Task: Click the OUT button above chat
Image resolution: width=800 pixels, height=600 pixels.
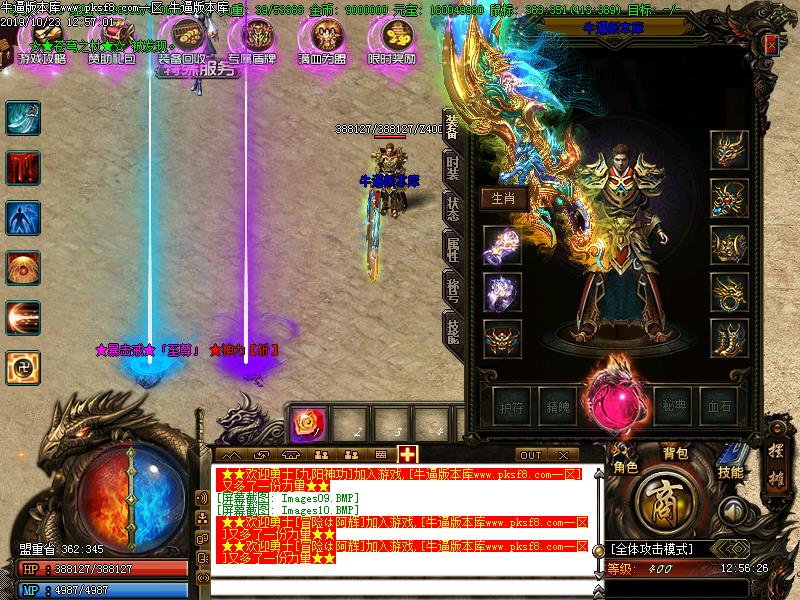Action: pos(530,455)
